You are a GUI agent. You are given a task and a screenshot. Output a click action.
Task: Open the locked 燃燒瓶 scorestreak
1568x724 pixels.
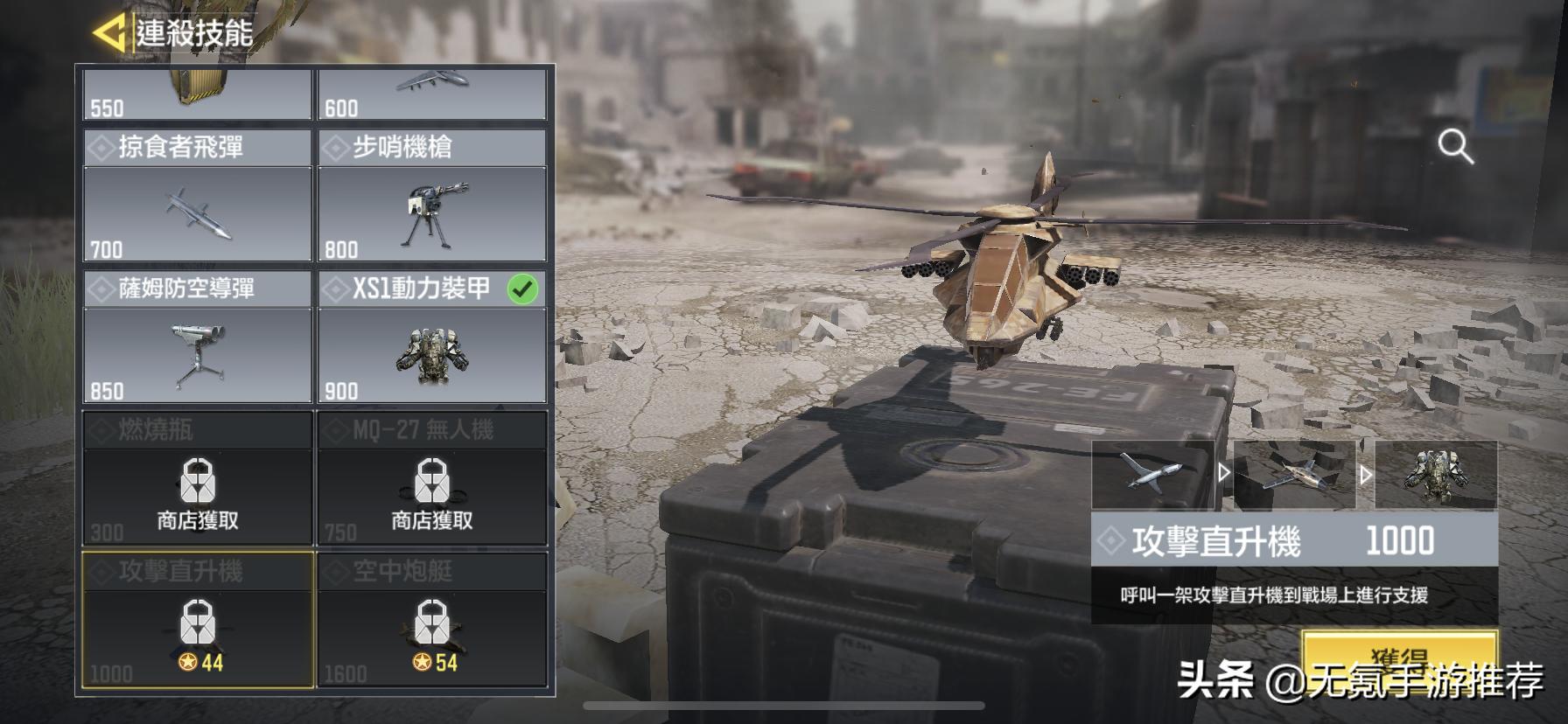[x=198, y=479]
